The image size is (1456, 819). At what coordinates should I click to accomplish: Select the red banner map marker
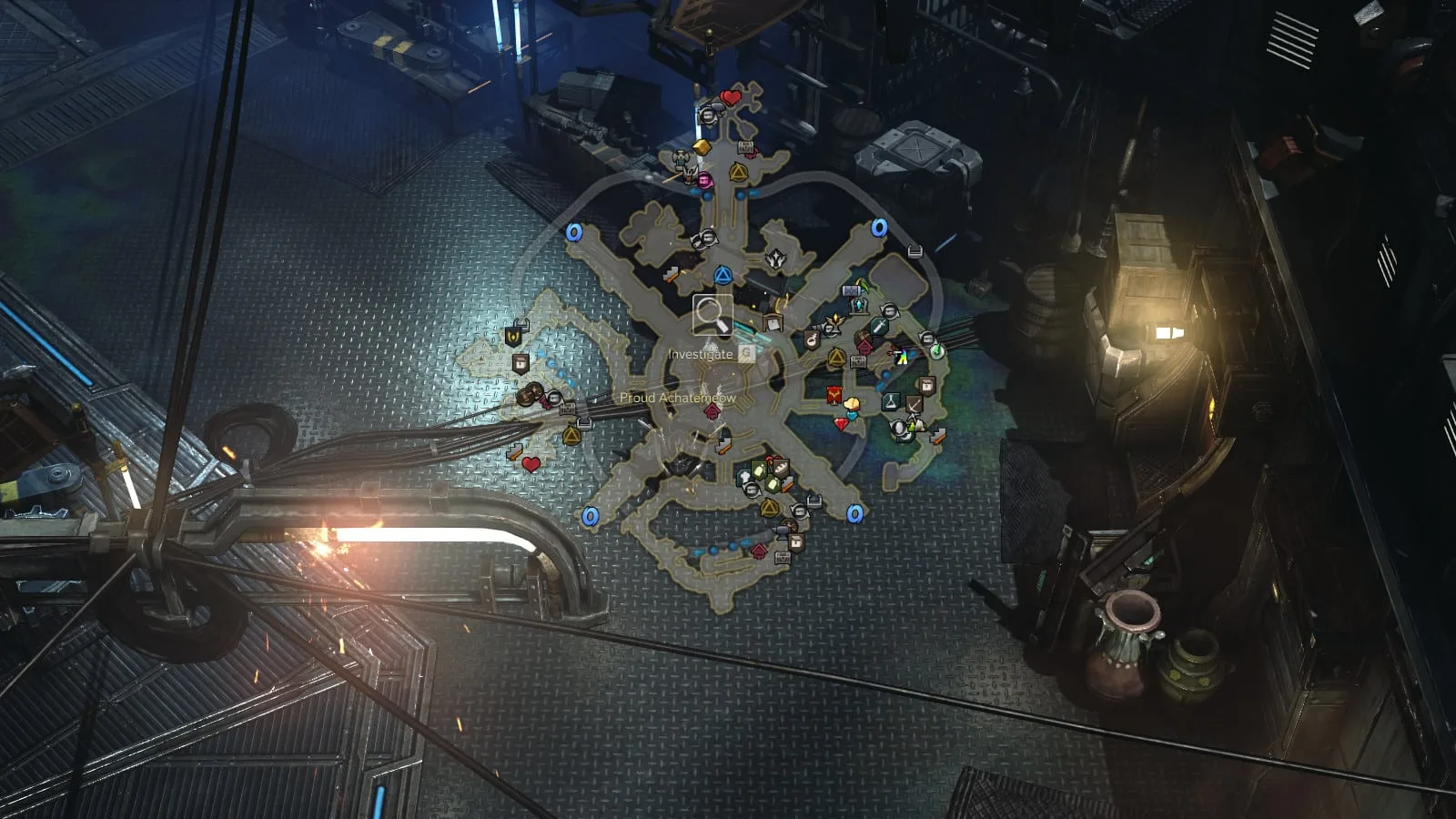[834, 394]
